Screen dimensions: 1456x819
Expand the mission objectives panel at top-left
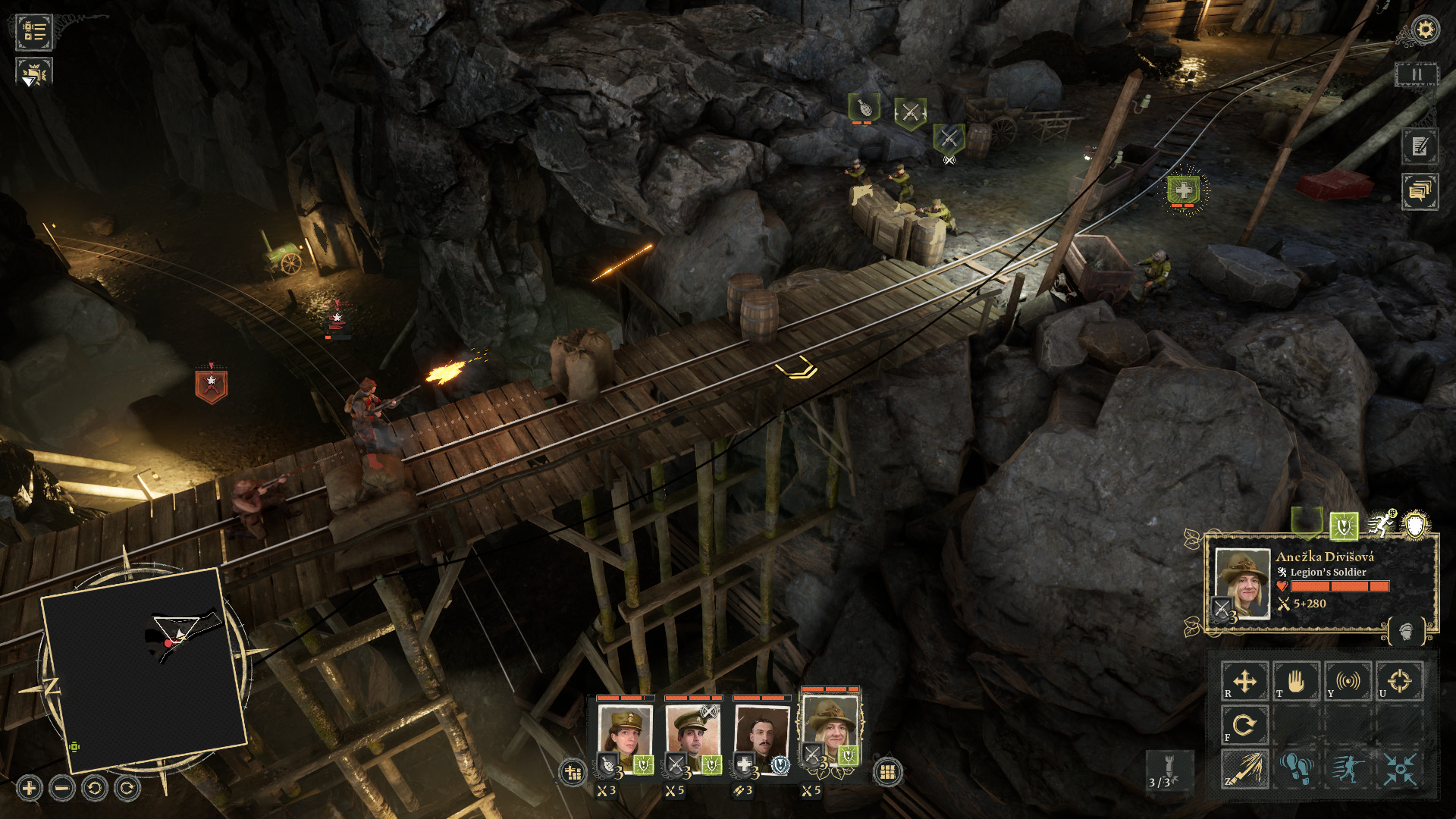point(33,33)
